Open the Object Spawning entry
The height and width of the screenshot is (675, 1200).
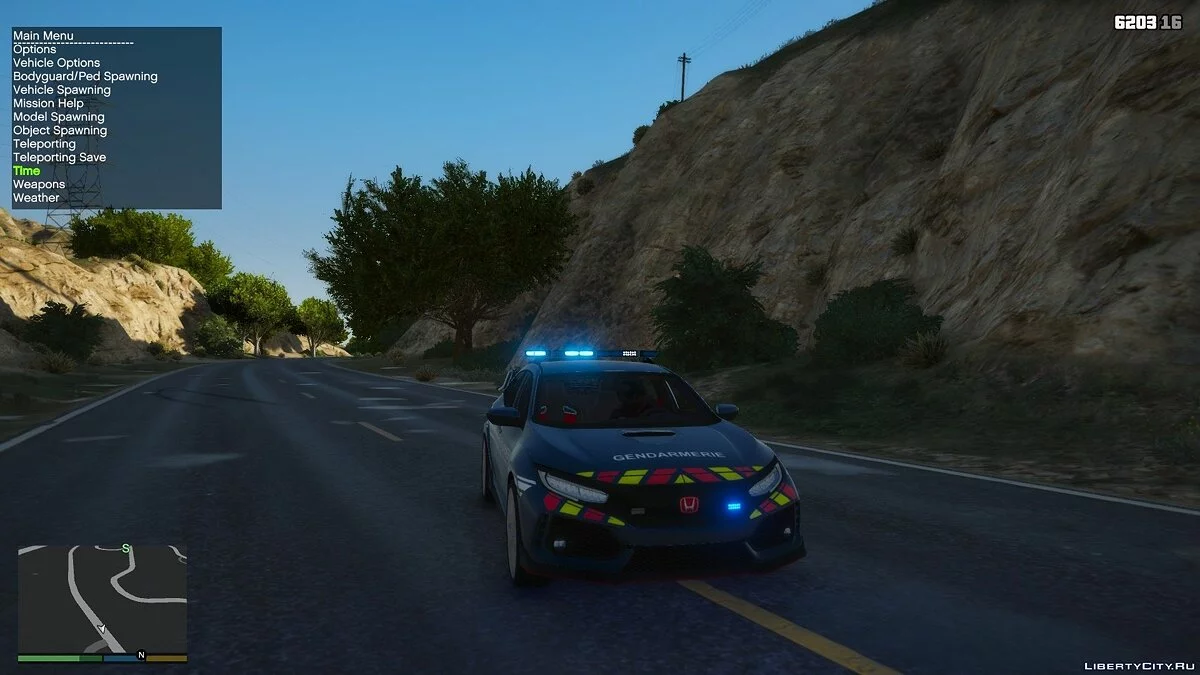(x=60, y=130)
